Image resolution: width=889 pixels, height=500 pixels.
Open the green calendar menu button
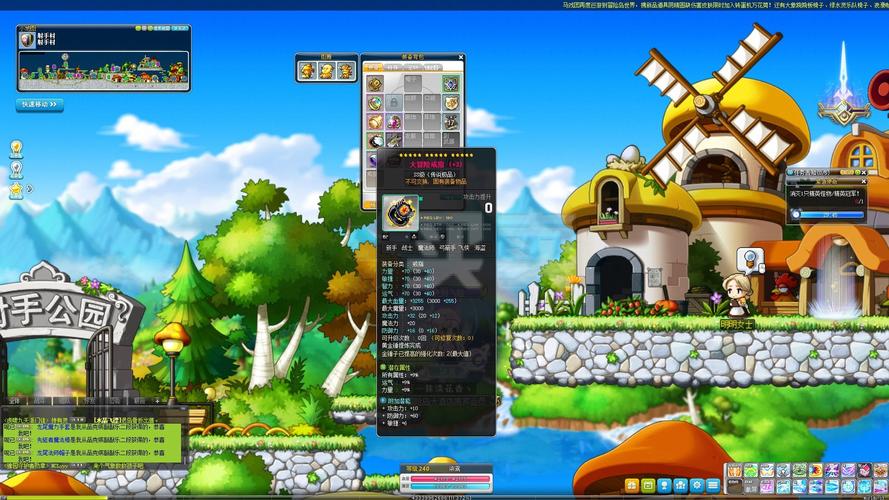click(649, 485)
